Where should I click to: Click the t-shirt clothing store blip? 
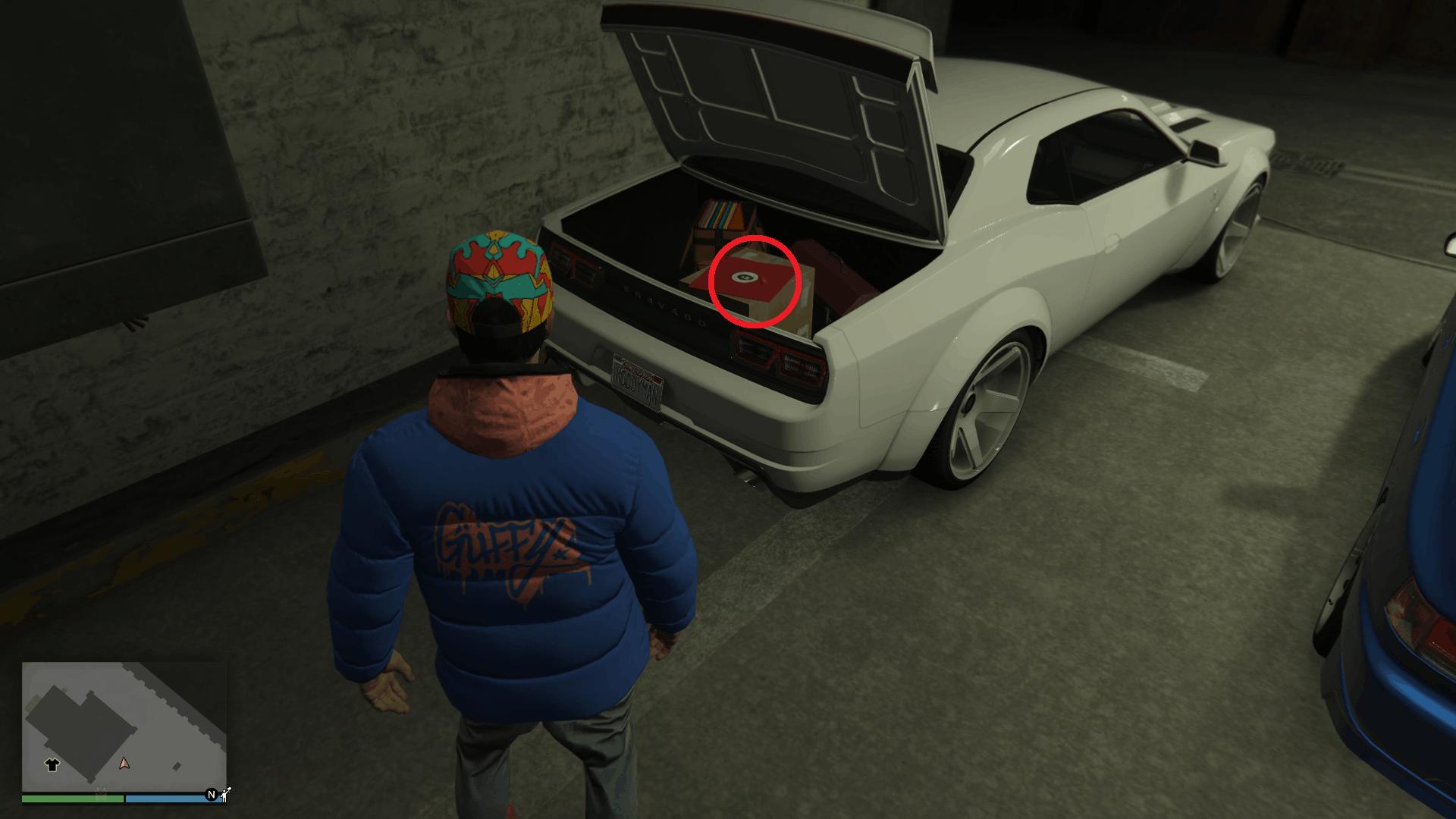tap(52, 764)
